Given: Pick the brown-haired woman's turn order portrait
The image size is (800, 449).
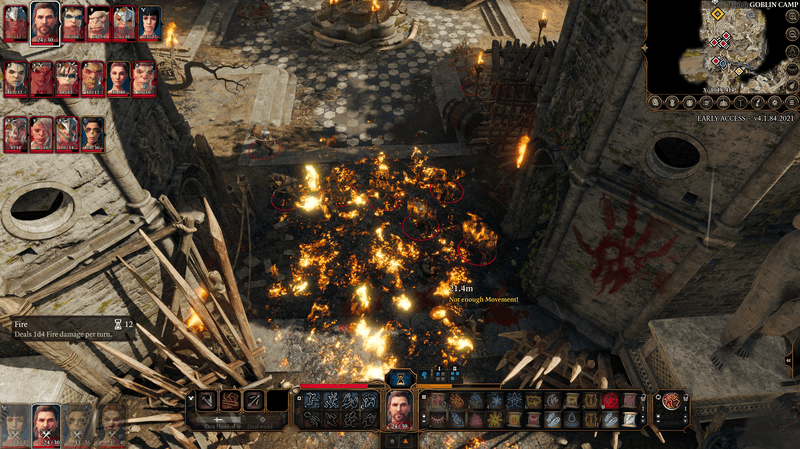Looking at the screenshot, I should (x=119, y=76).
